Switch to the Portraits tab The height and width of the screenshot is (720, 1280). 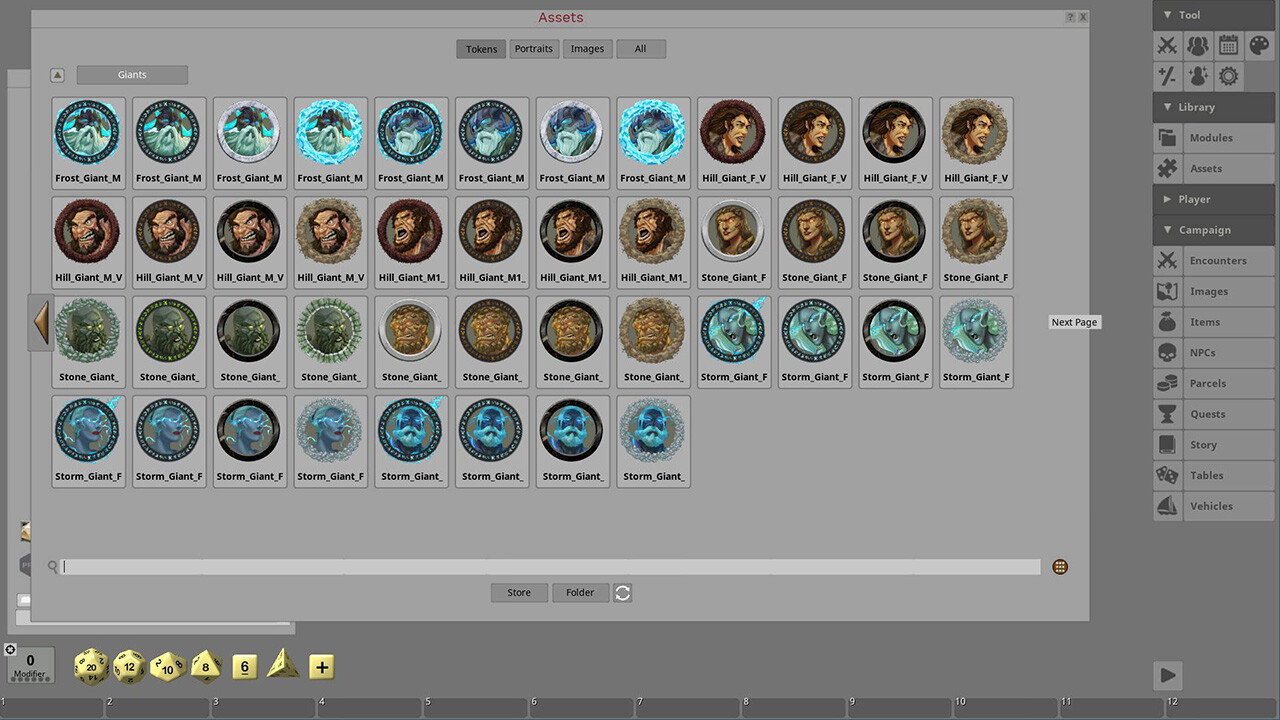[533, 48]
